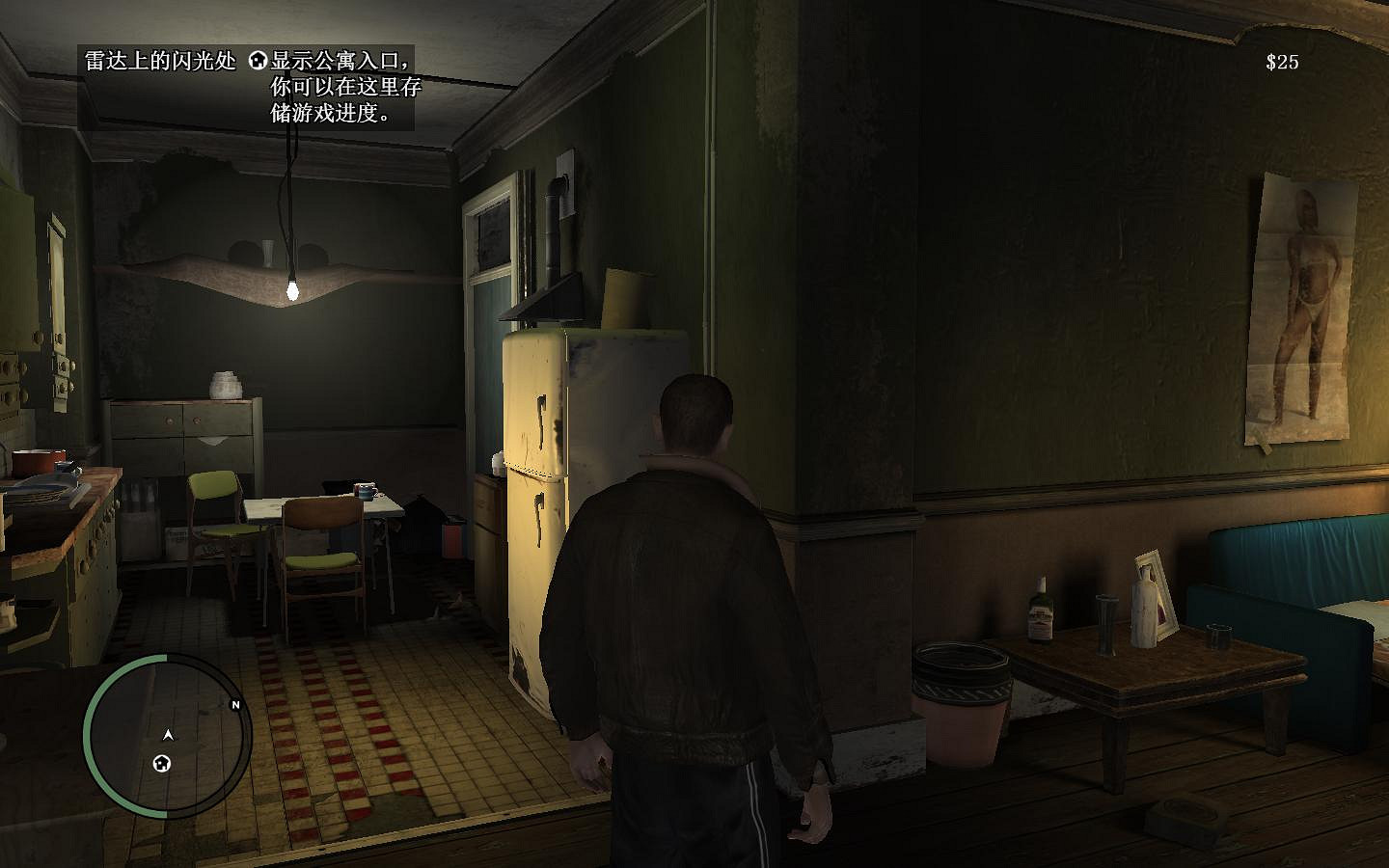Select the safehouse house icon on the radar

(x=161, y=763)
